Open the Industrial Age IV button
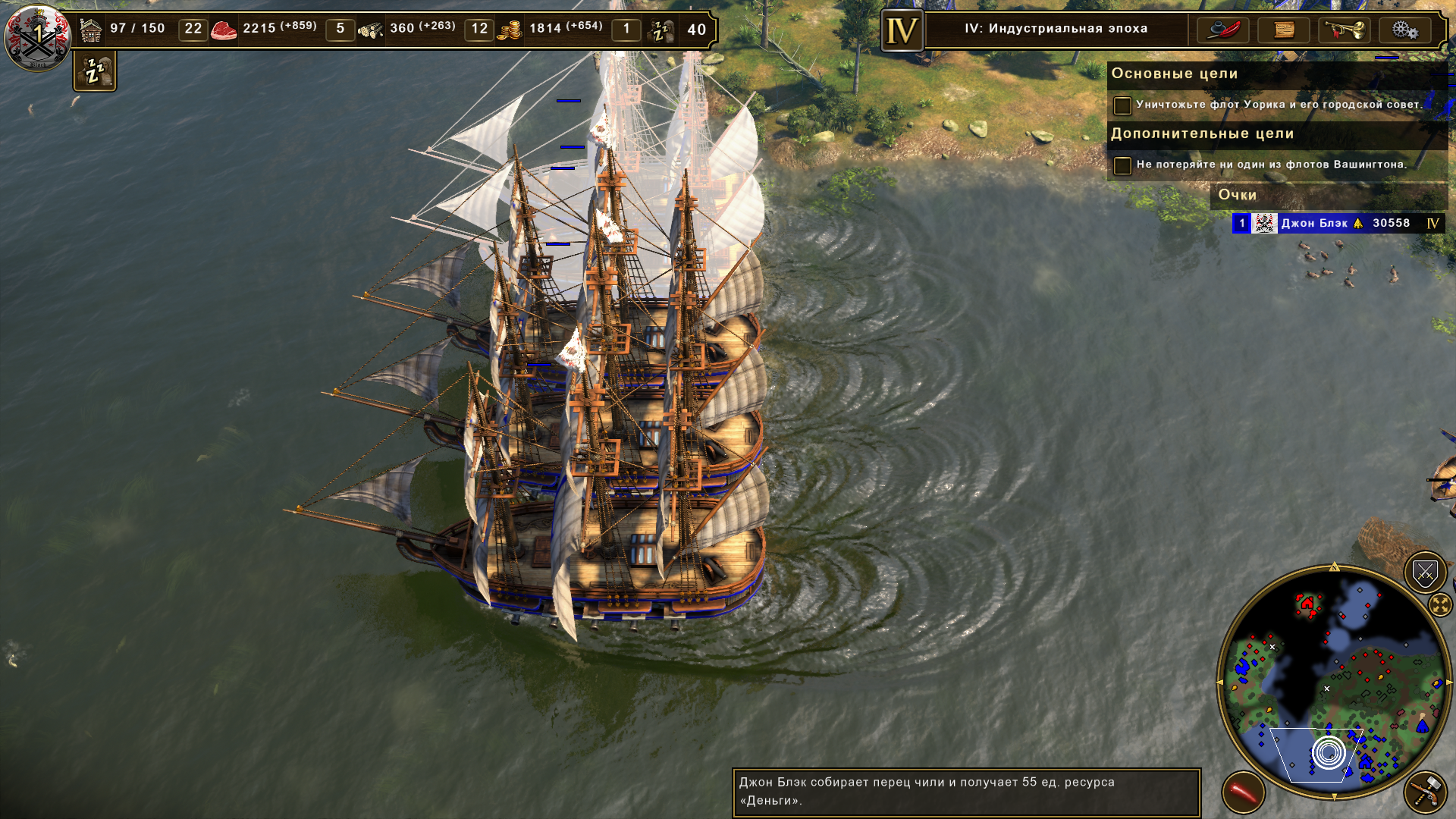Viewport: 1456px width, 819px height. tap(902, 30)
